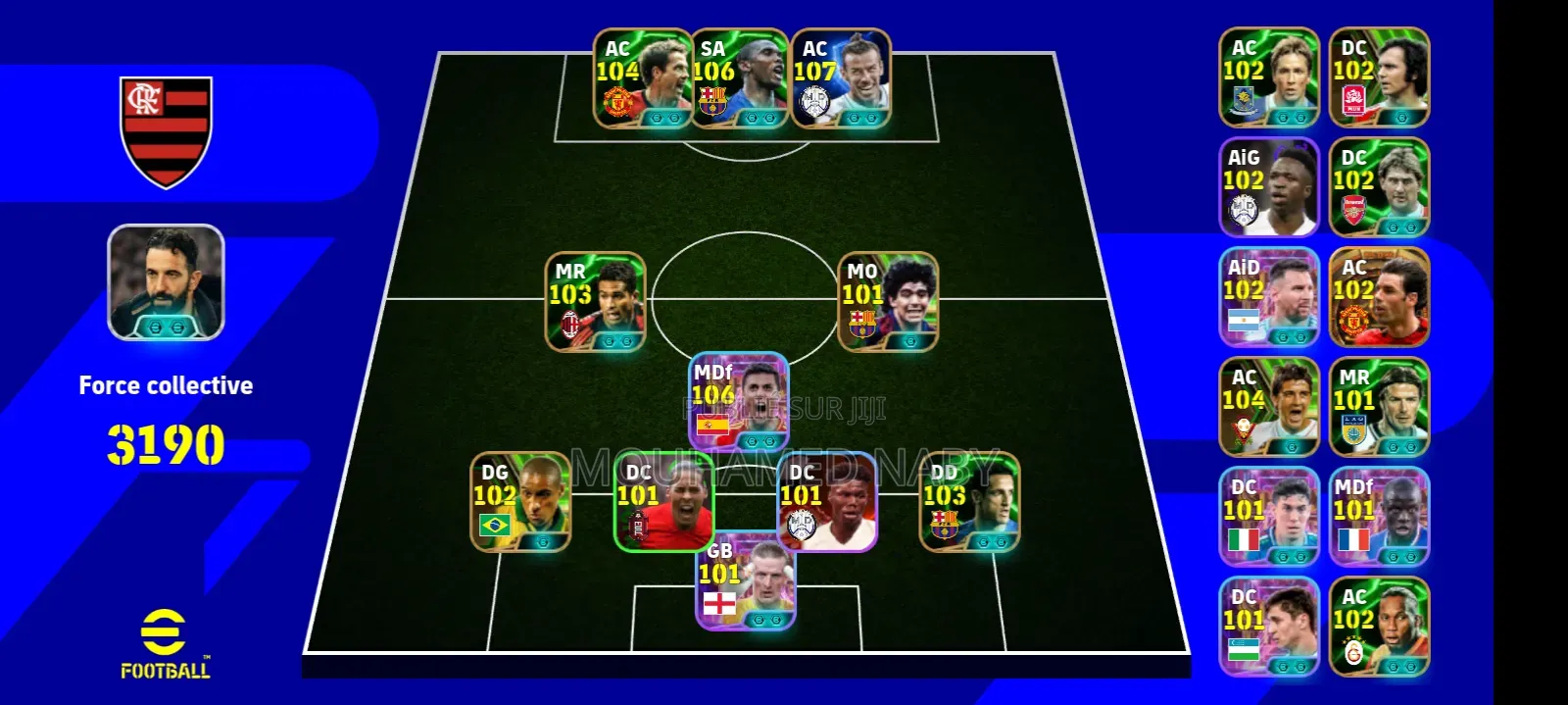Select the DD 103 right-back card
Viewport: 1568px width, 705px height.
click(x=969, y=501)
